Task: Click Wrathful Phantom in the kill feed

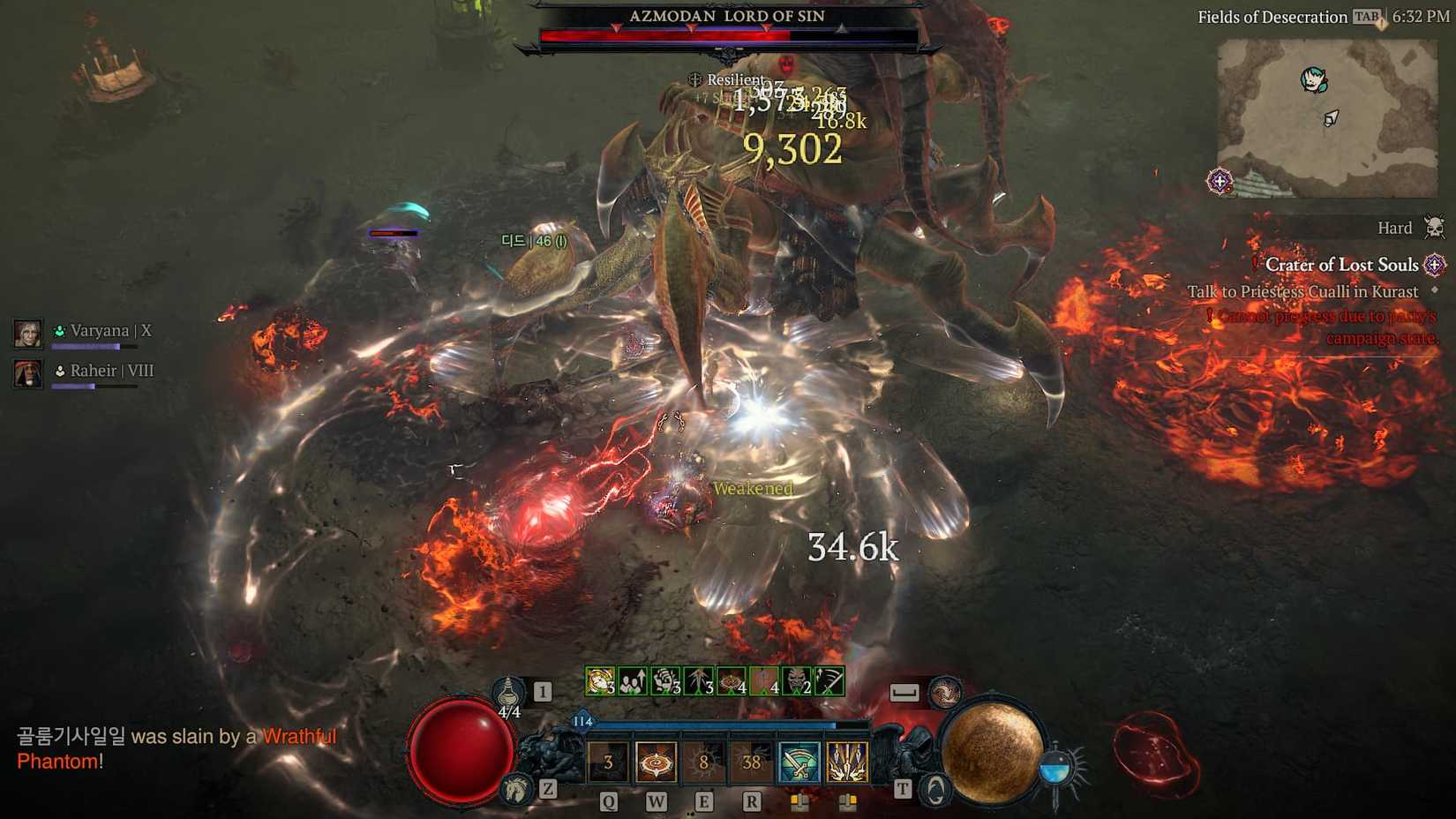Action: pos(304,735)
